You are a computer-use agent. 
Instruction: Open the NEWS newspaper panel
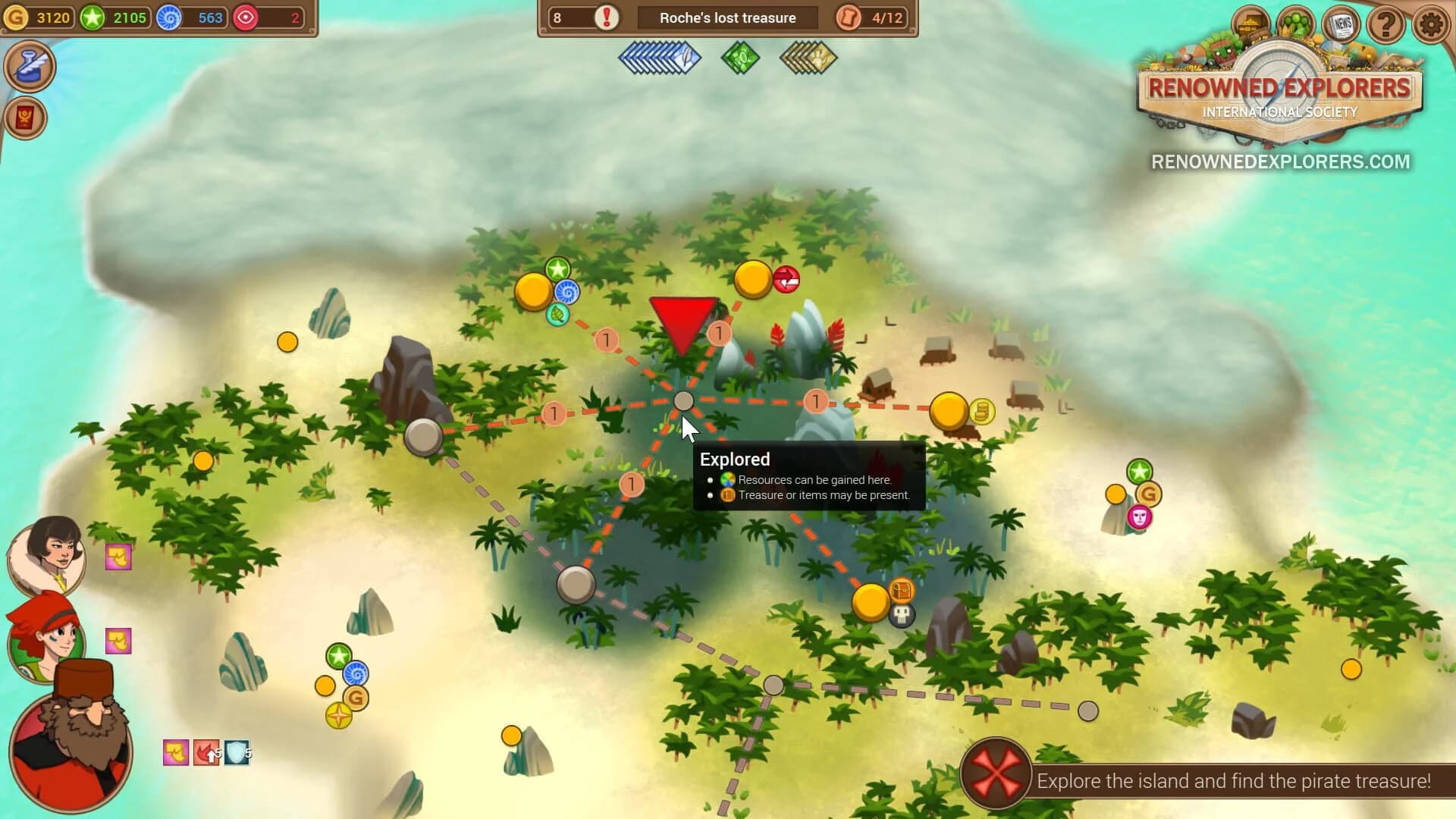pos(1342,23)
